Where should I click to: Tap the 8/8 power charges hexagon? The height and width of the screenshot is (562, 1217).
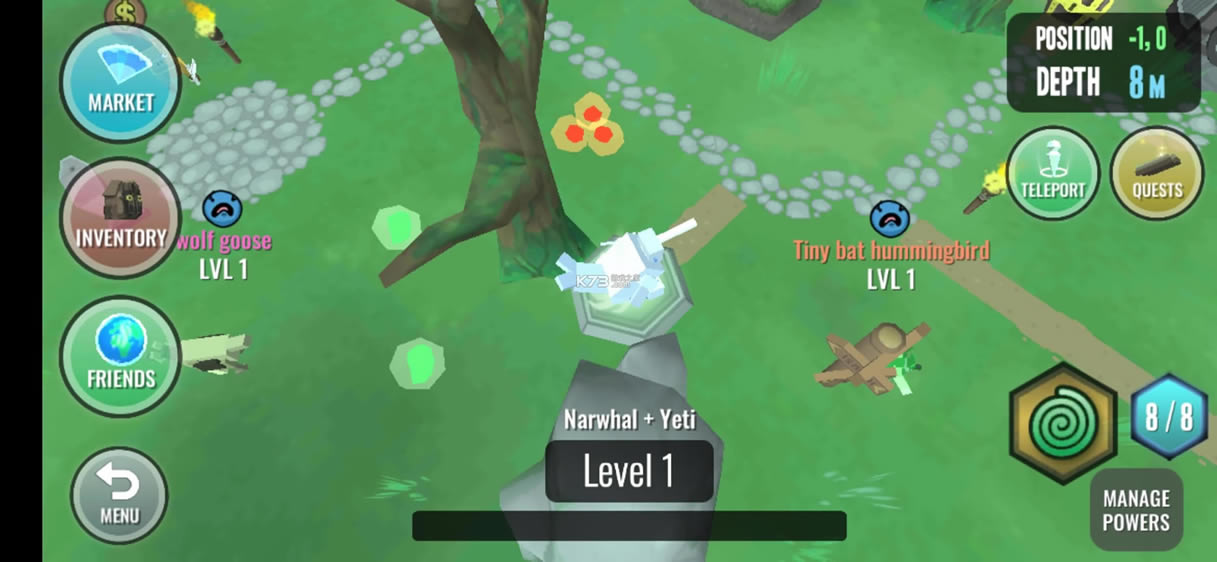[1169, 417]
